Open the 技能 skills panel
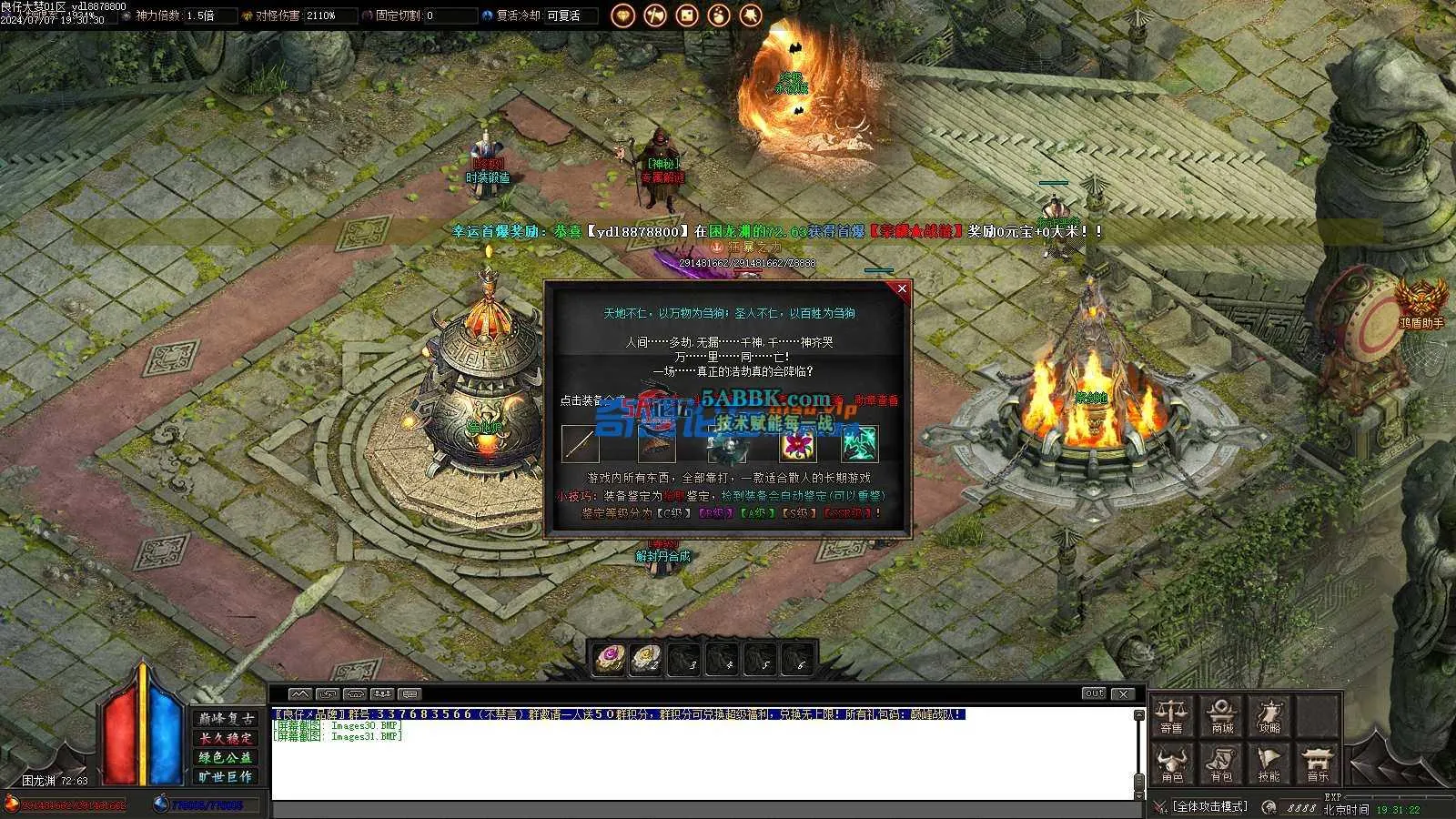Screen dimensions: 1456x819 point(1269,765)
